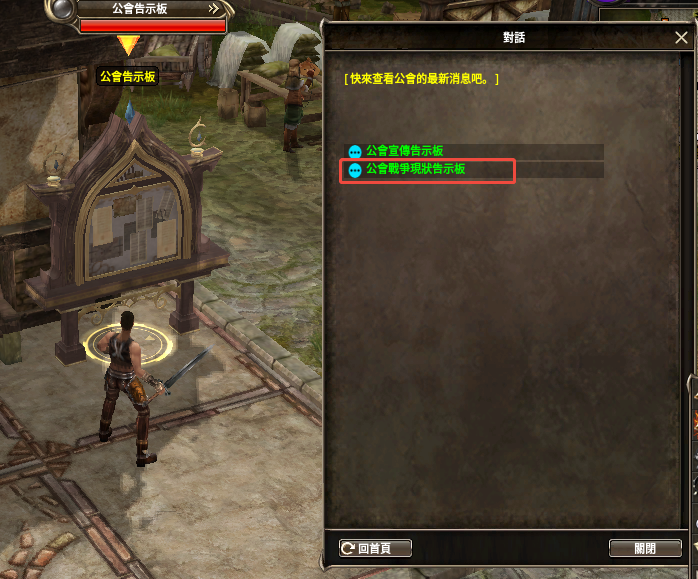This screenshot has width=698, height=579.
Task: Expand the 公會告示板 target frame arrows
Action: [x=214, y=8]
